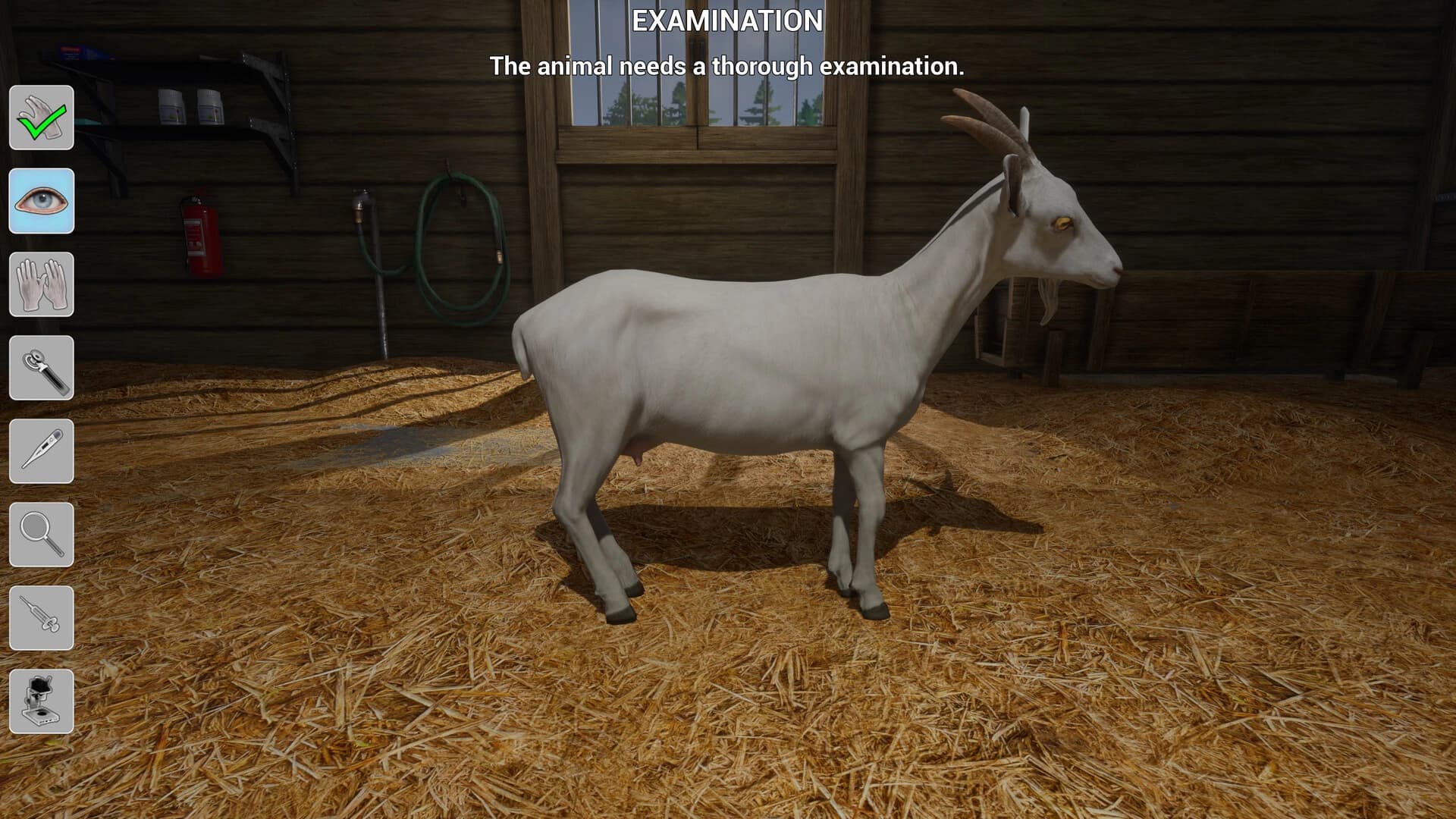Image resolution: width=1456 pixels, height=819 pixels.
Task: Examine the goat's eye
Action: point(1065,224)
